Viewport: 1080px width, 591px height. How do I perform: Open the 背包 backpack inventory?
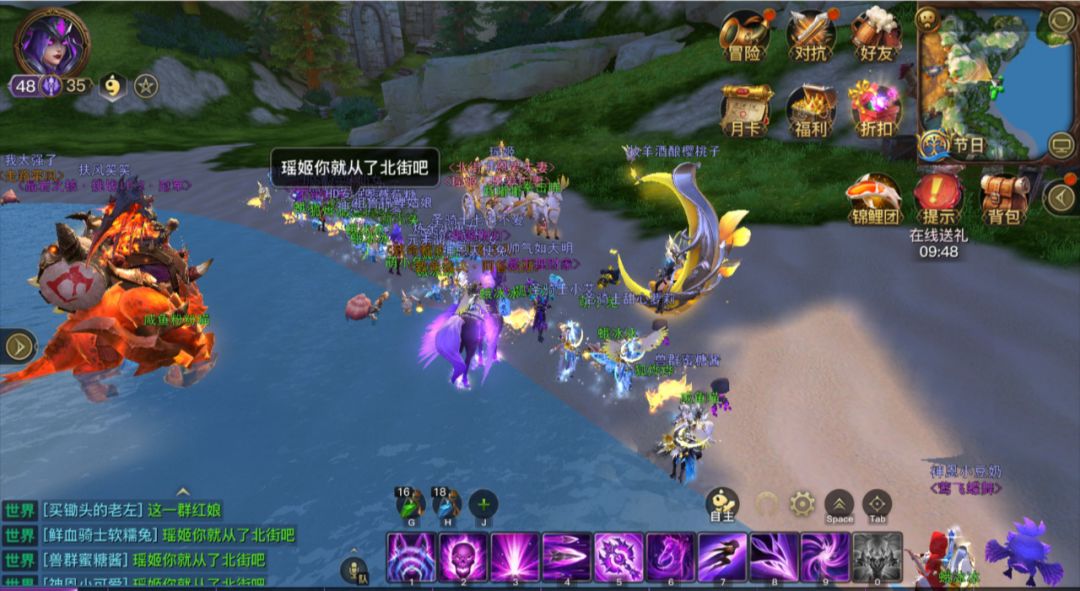click(x=1004, y=195)
